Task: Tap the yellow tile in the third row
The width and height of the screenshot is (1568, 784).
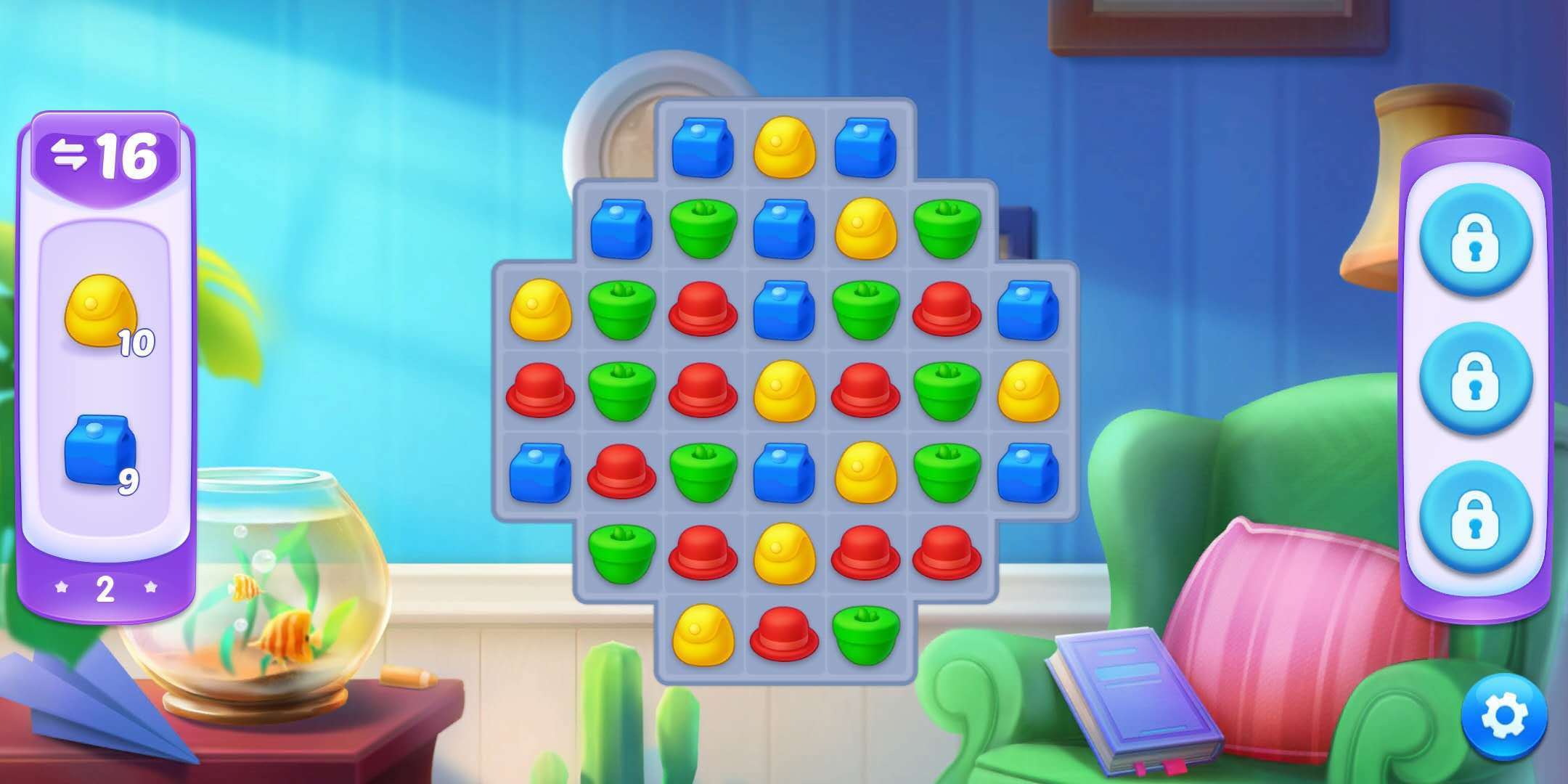Action: (x=540, y=311)
